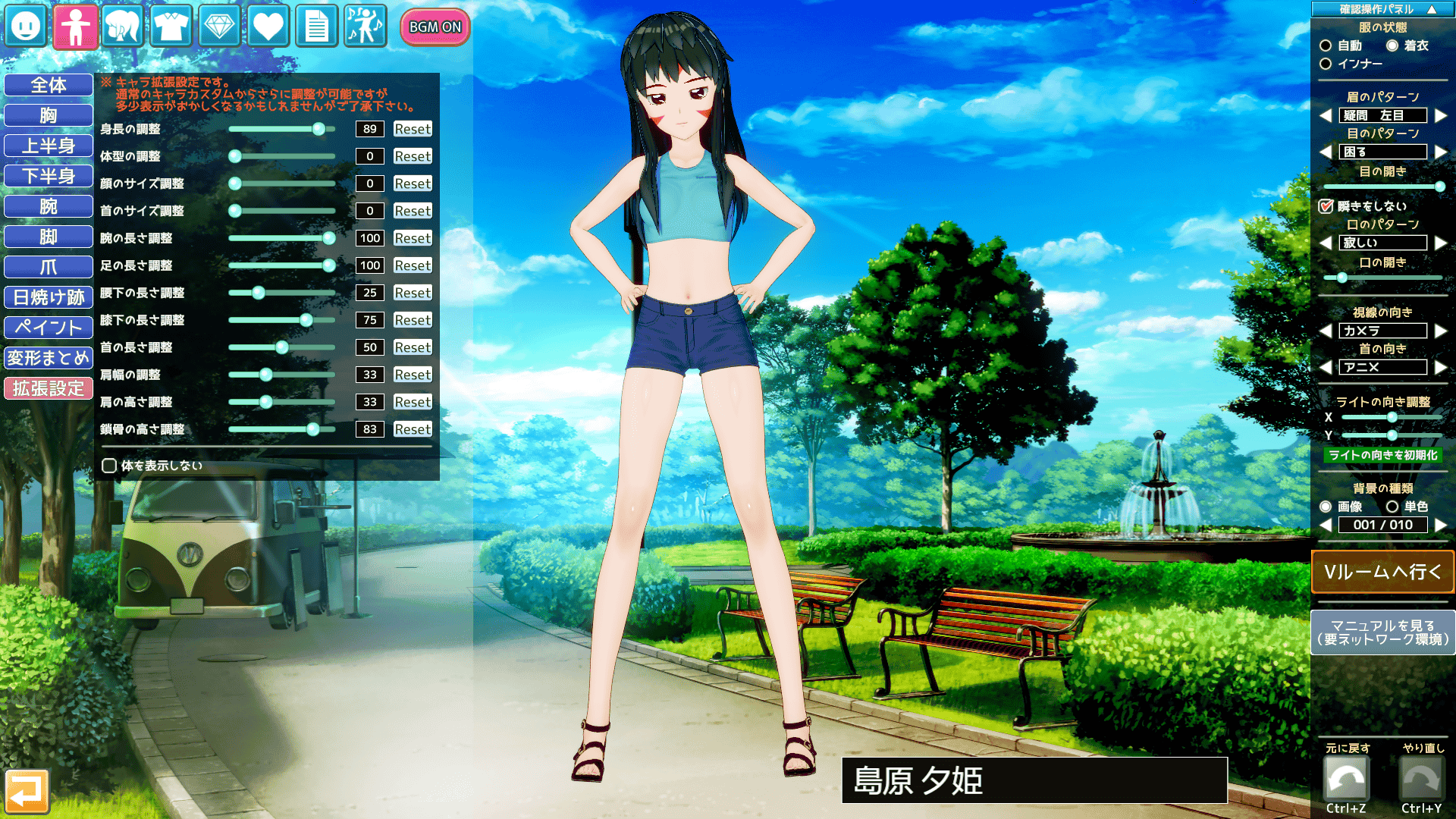Screen dimensions: 1456x819
Task: Tick the 体を表示しない checkbox
Action: click(x=109, y=466)
